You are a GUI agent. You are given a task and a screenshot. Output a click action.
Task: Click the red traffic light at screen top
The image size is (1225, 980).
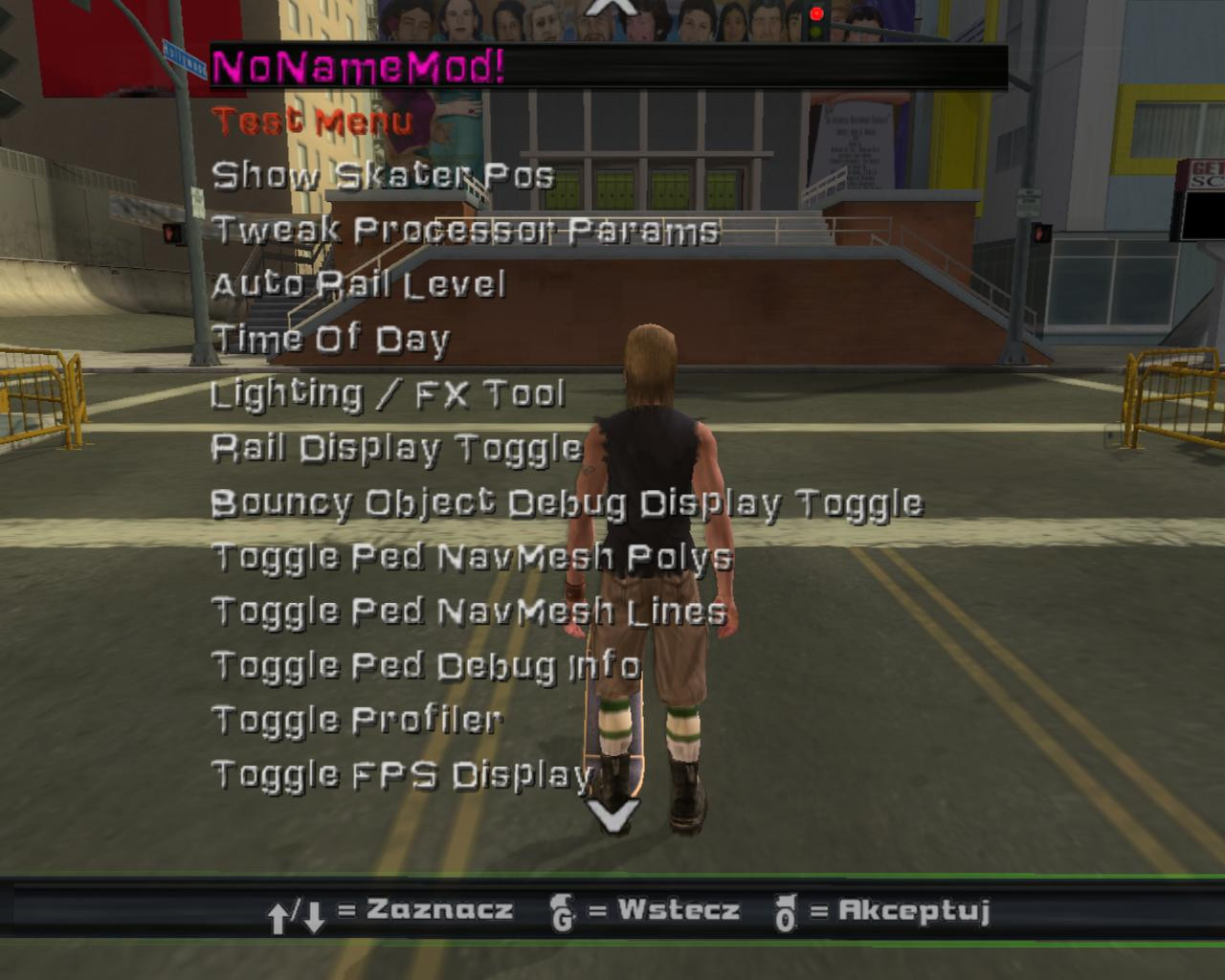tap(817, 11)
